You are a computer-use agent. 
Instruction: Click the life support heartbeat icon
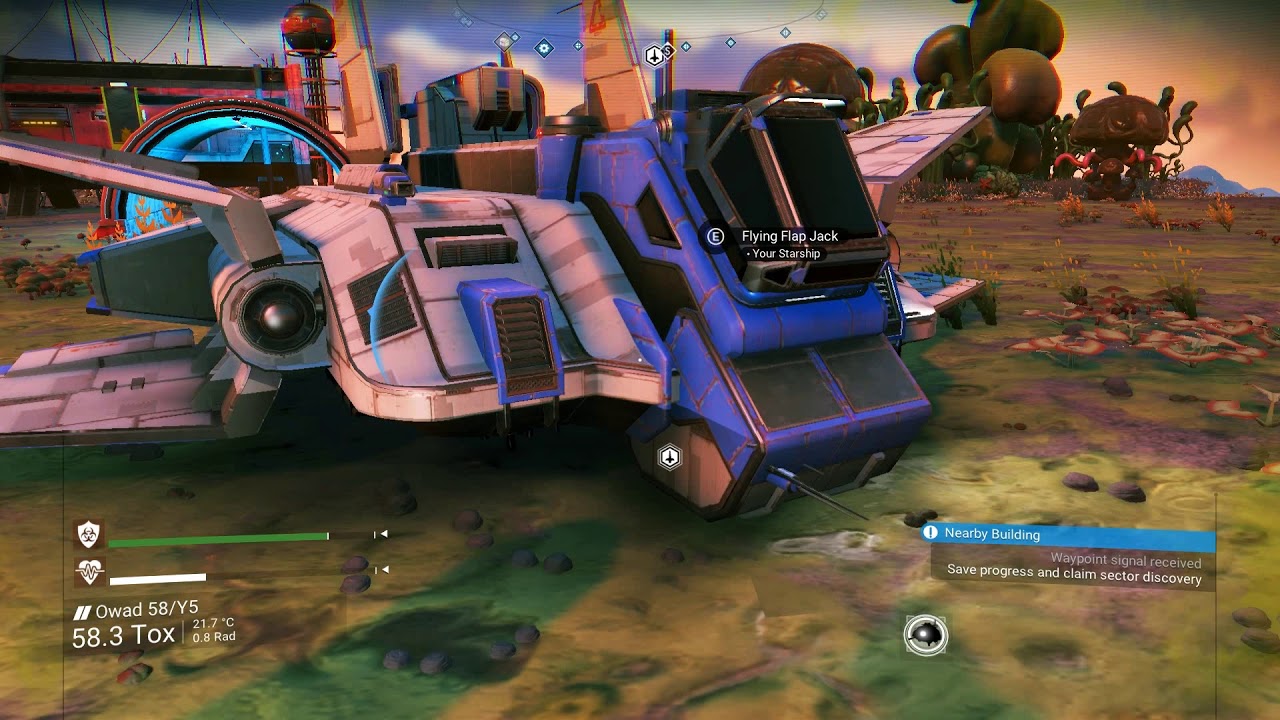[x=89, y=572]
